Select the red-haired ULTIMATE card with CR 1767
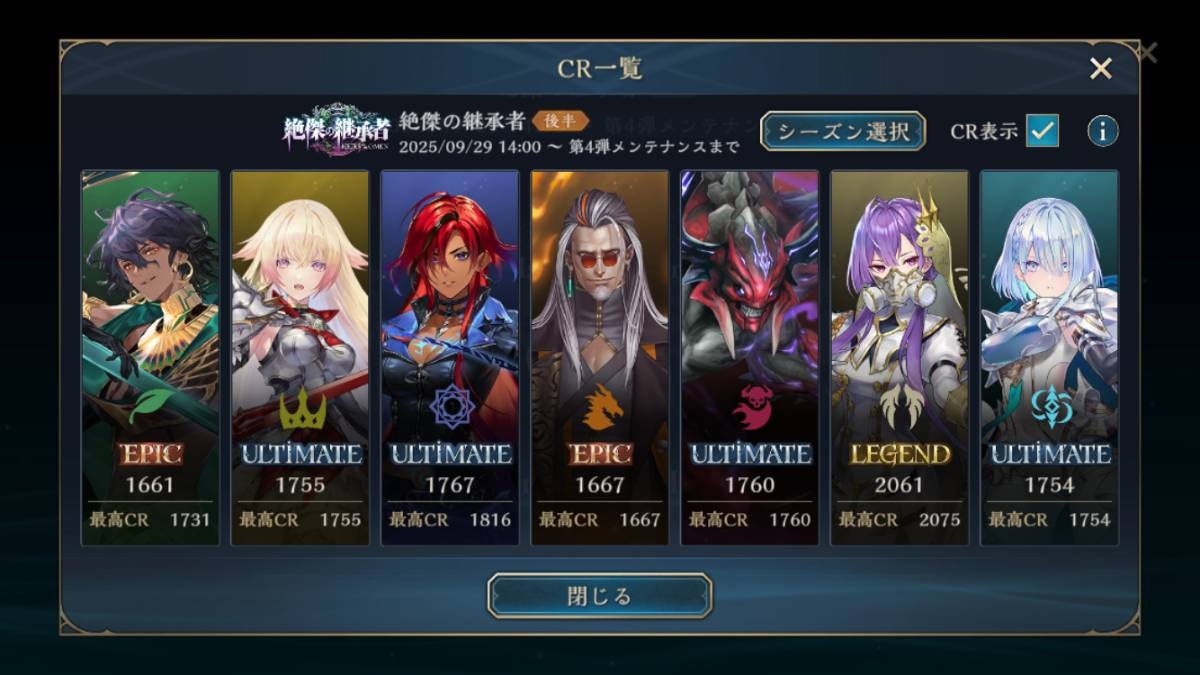 click(450, 357)
